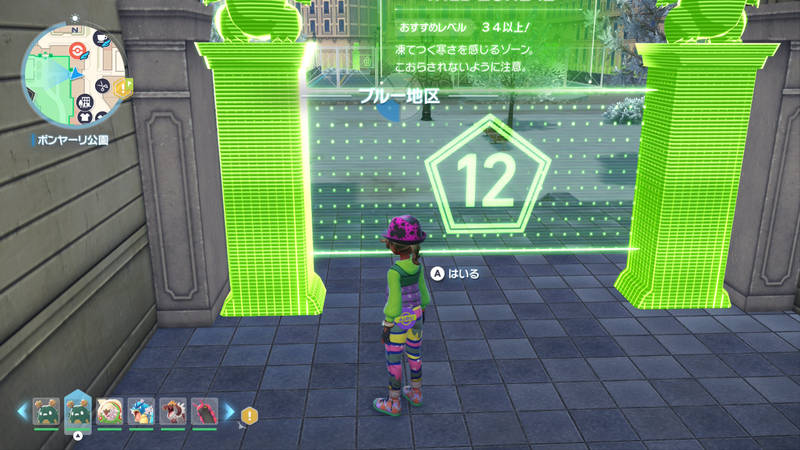This screenshot has height=450, width=800.
Task: Open the yellow exclamation marker beside minimap
Action: (124, 89)
